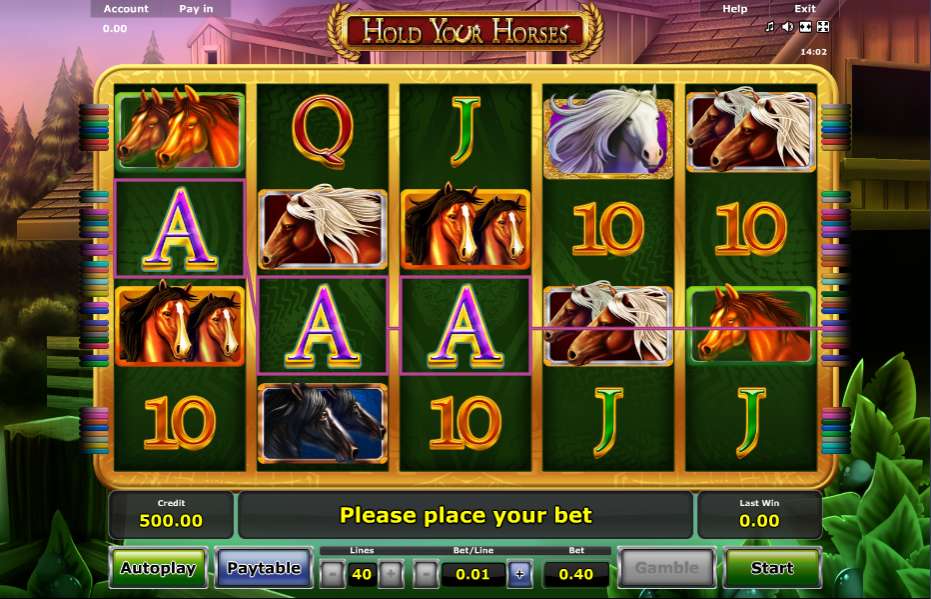
Task: Toggle the music note icon
Action: (770, 27)
